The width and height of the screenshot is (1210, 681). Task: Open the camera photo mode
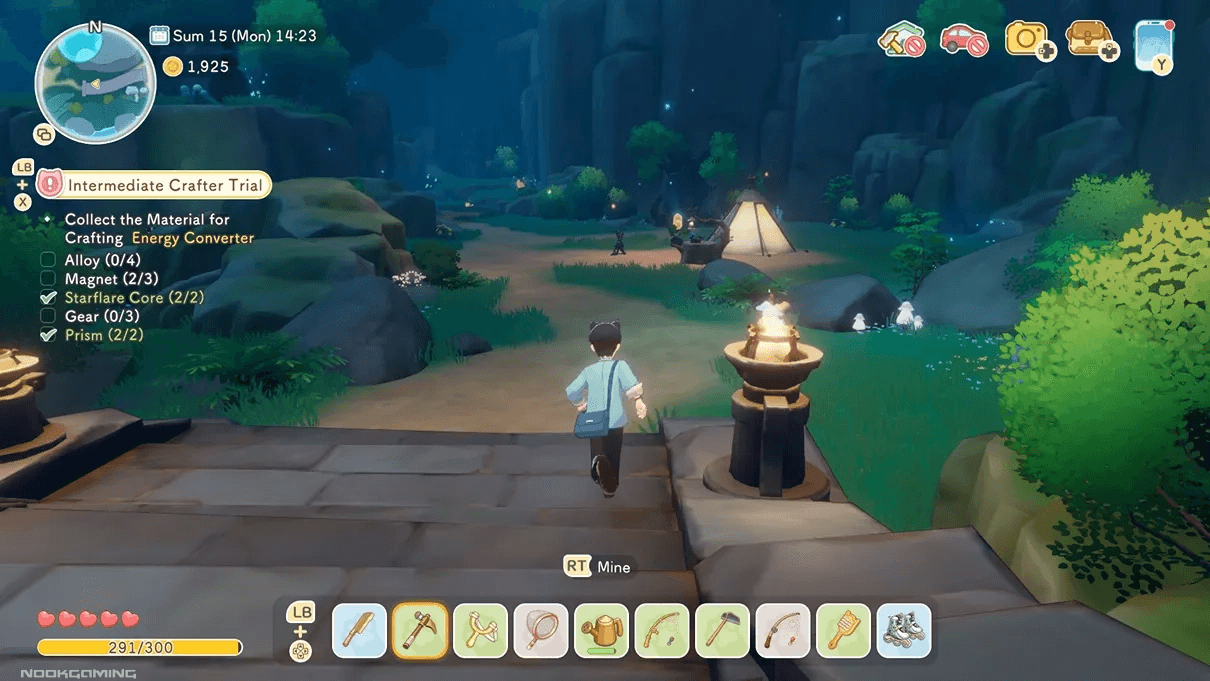(x=1027, y=39)
